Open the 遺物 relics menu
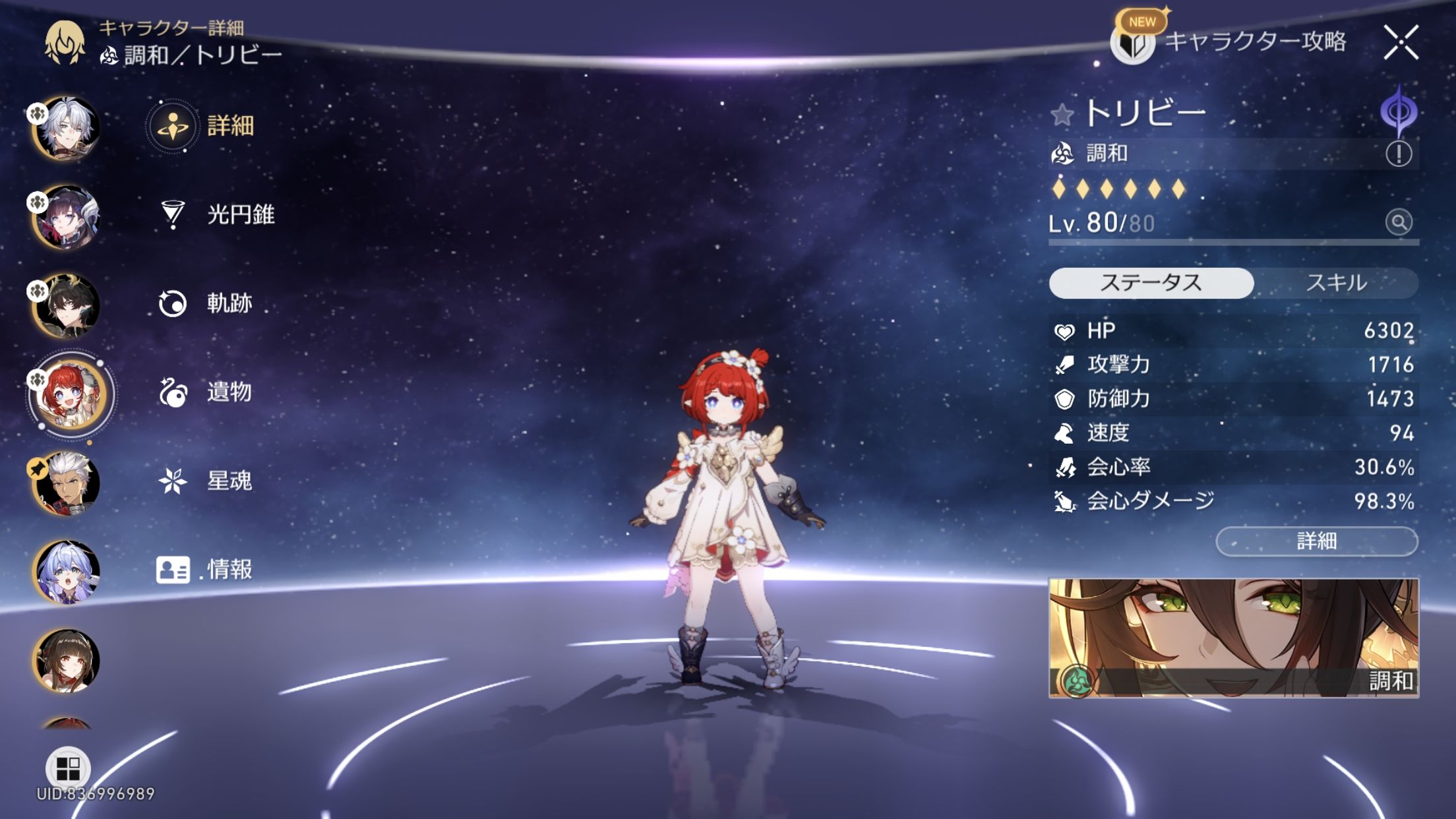Screen dimensions: 1456x819 [206, 392]
